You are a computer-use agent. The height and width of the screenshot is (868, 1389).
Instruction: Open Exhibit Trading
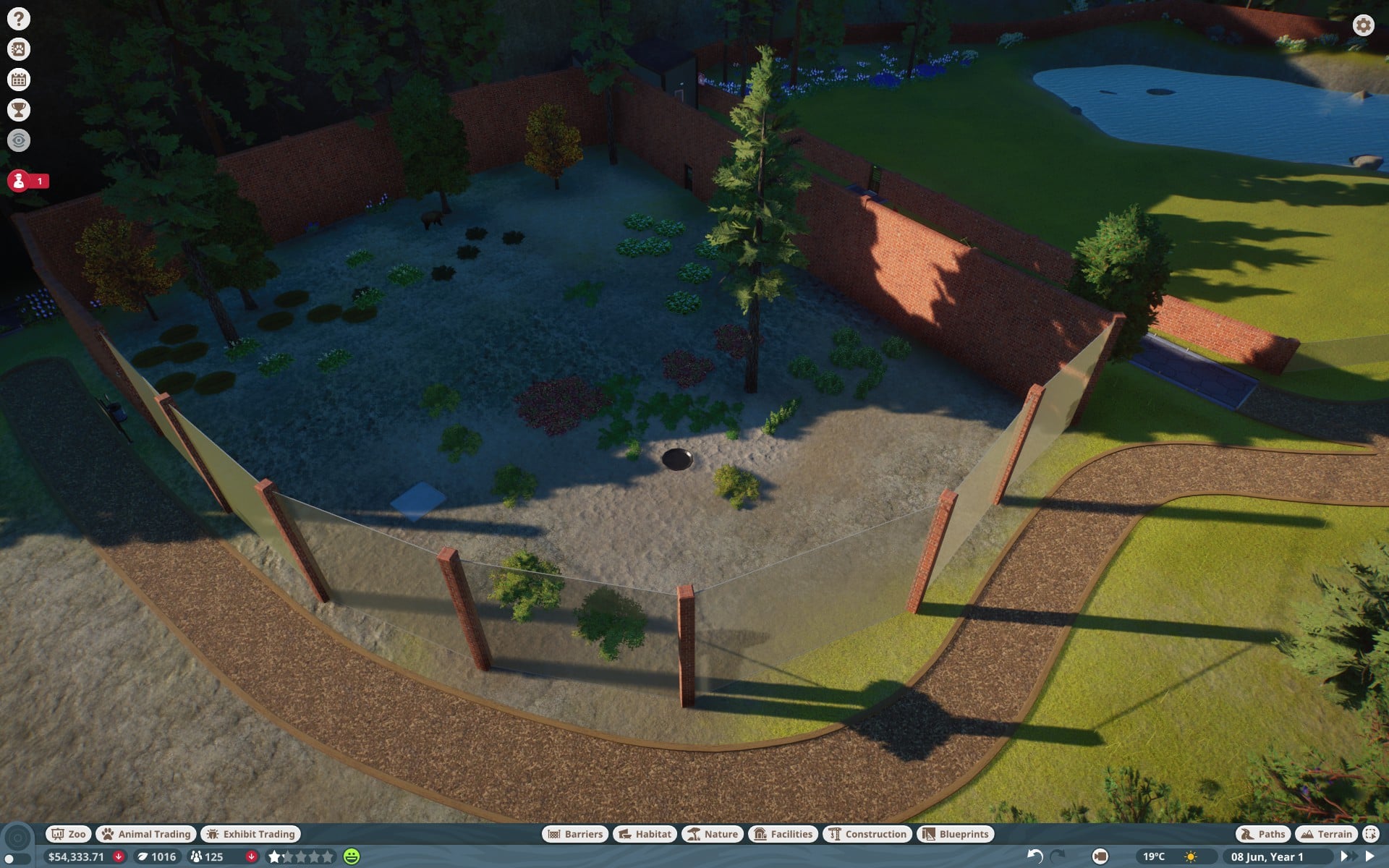click(250, 834)
